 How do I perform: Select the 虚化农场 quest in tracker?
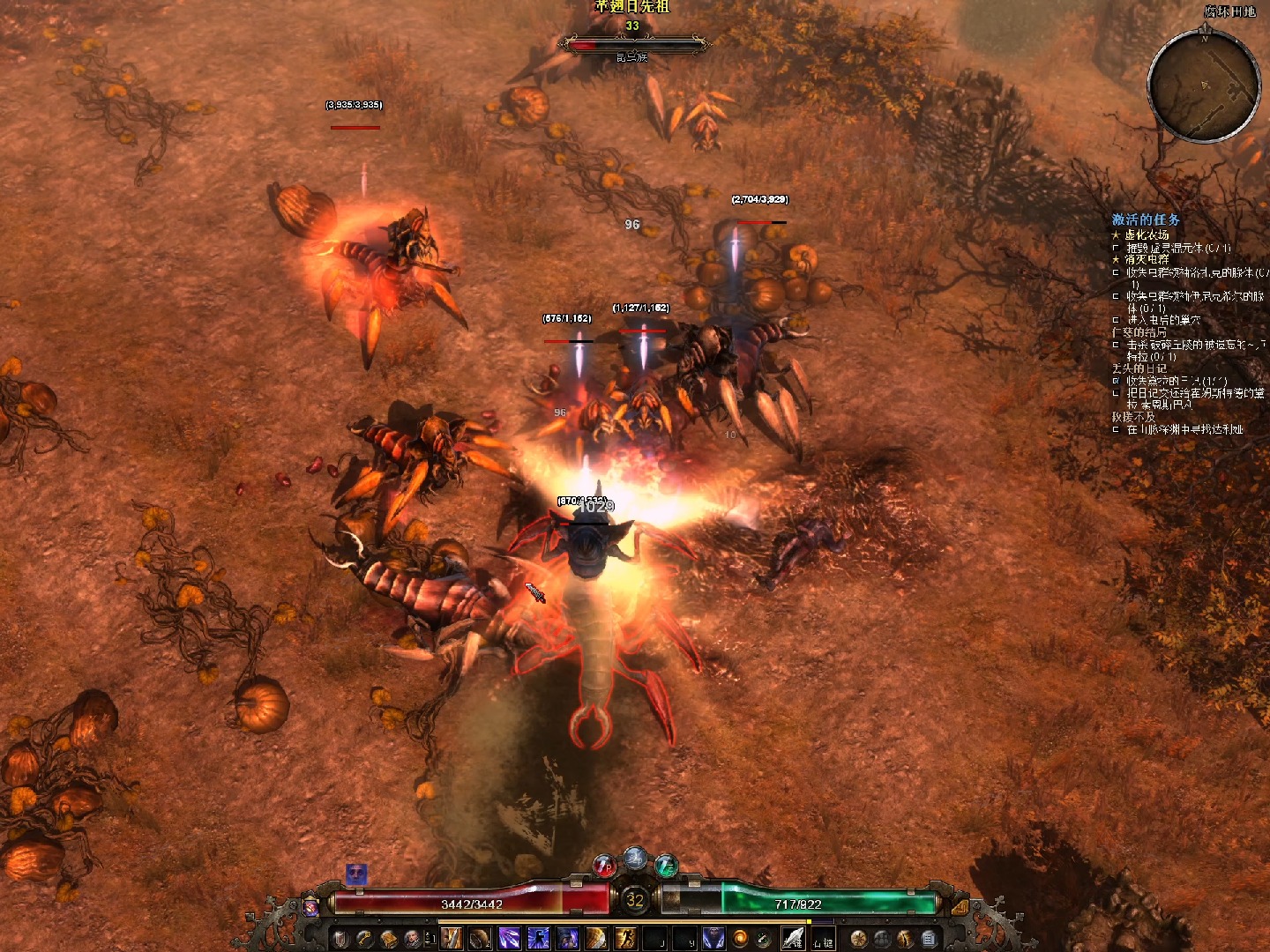point(1147,235)
